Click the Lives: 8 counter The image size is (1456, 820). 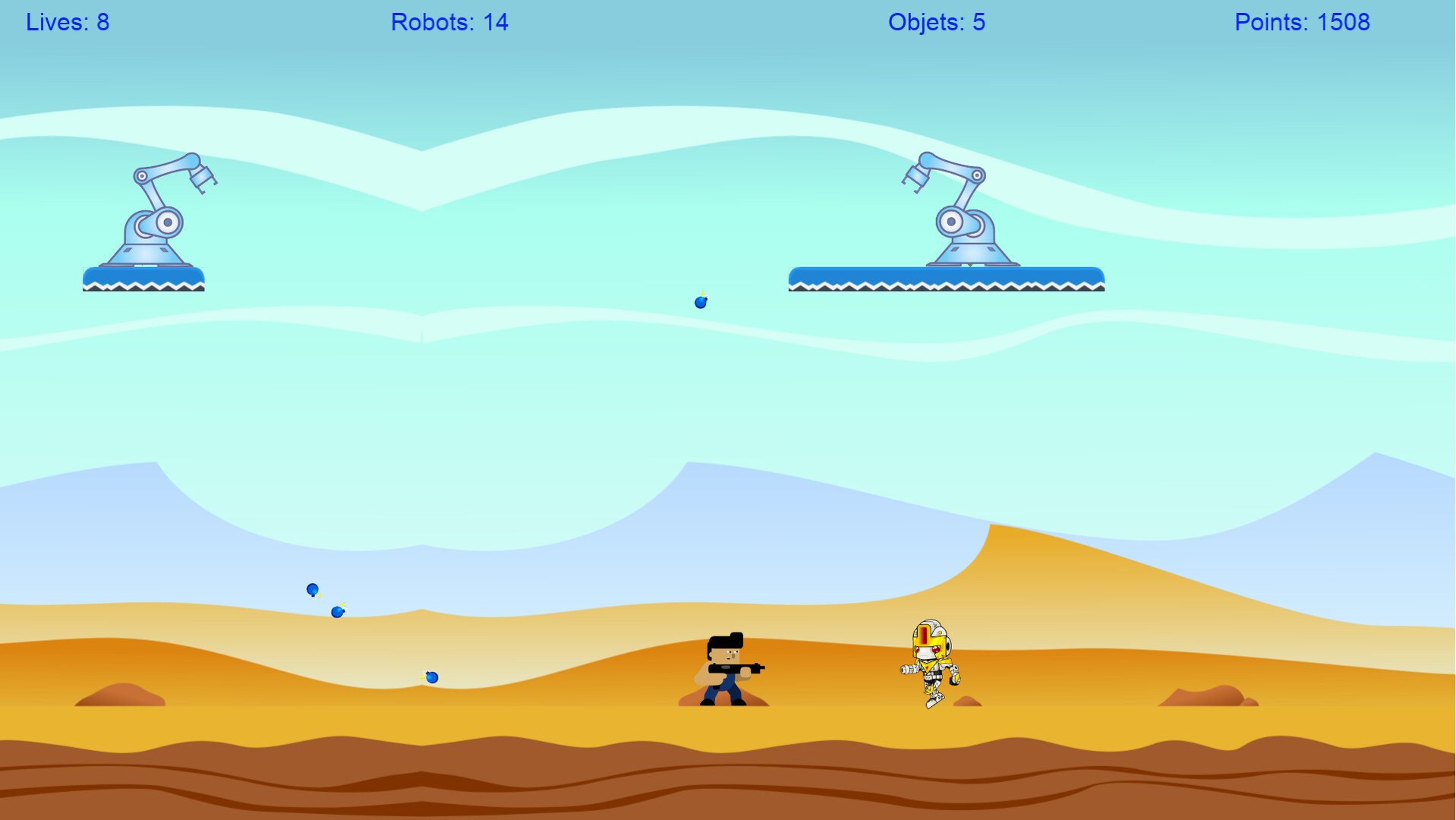pyautogui.click(x=68, y=22)
